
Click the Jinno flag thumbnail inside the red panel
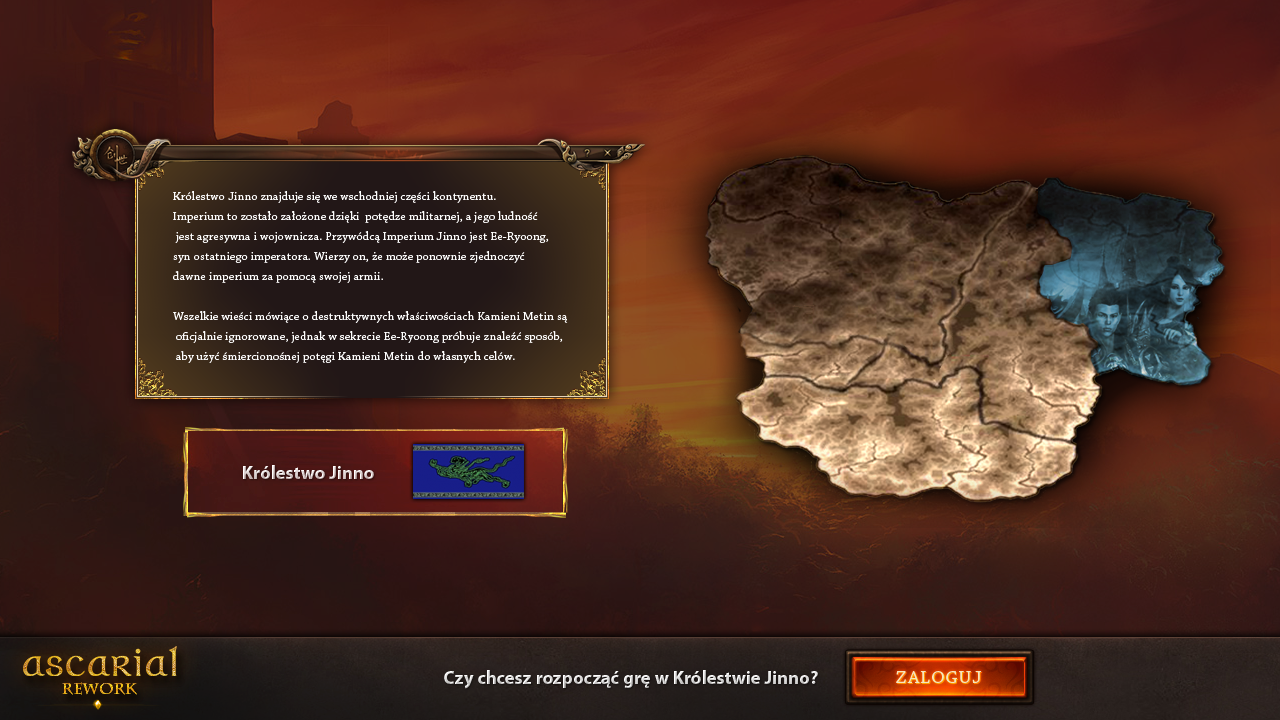[466, 470]
